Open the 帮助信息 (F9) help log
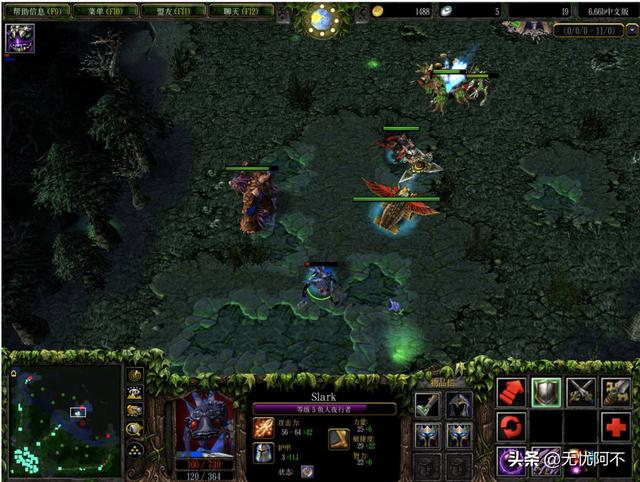640x482 pixels. click(36, 10)
